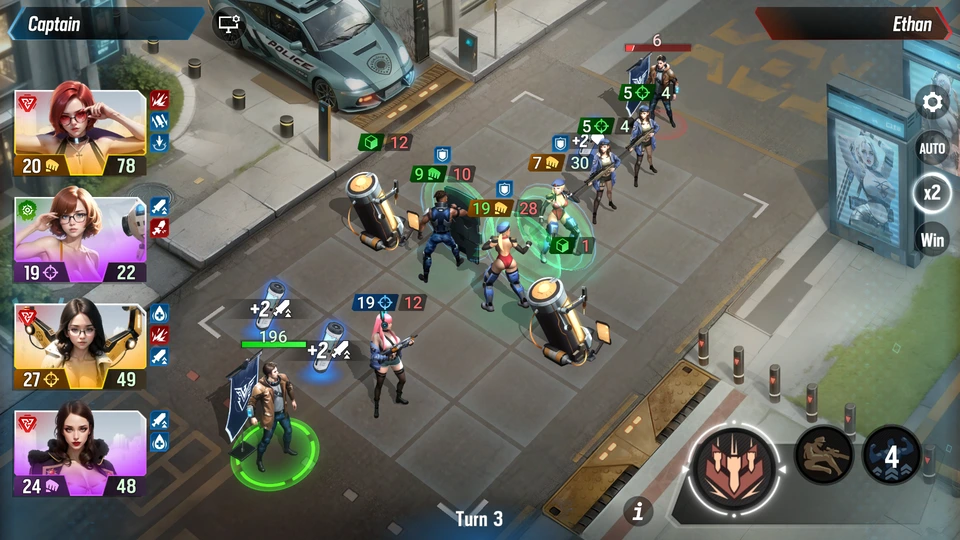The height and width of the screenshot is (540, 960).
Task: Change the x2 battle speed
Action: (x=932, y=193)
